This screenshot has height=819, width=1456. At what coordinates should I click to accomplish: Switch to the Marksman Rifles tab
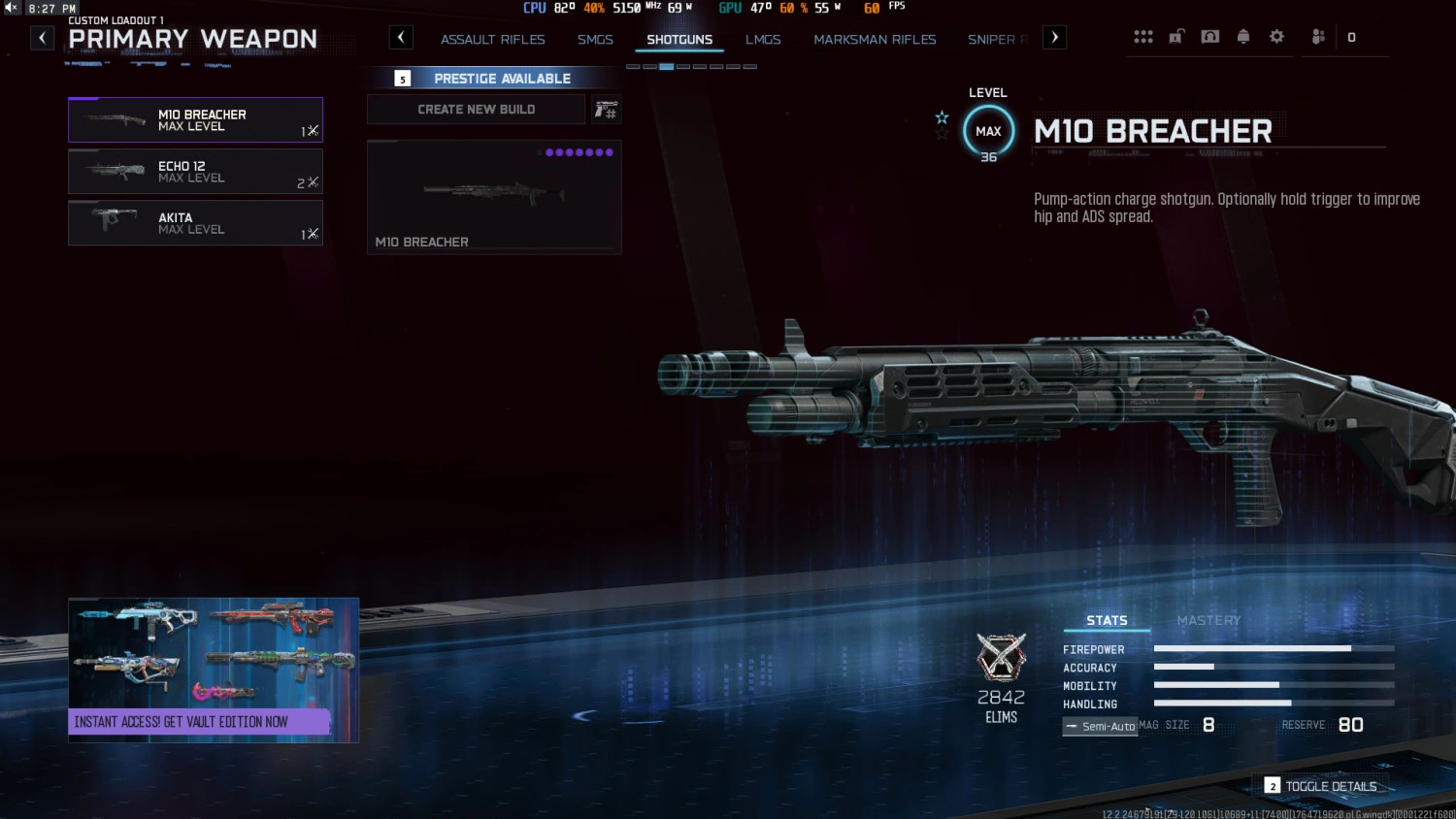click(x=875, y=39)
